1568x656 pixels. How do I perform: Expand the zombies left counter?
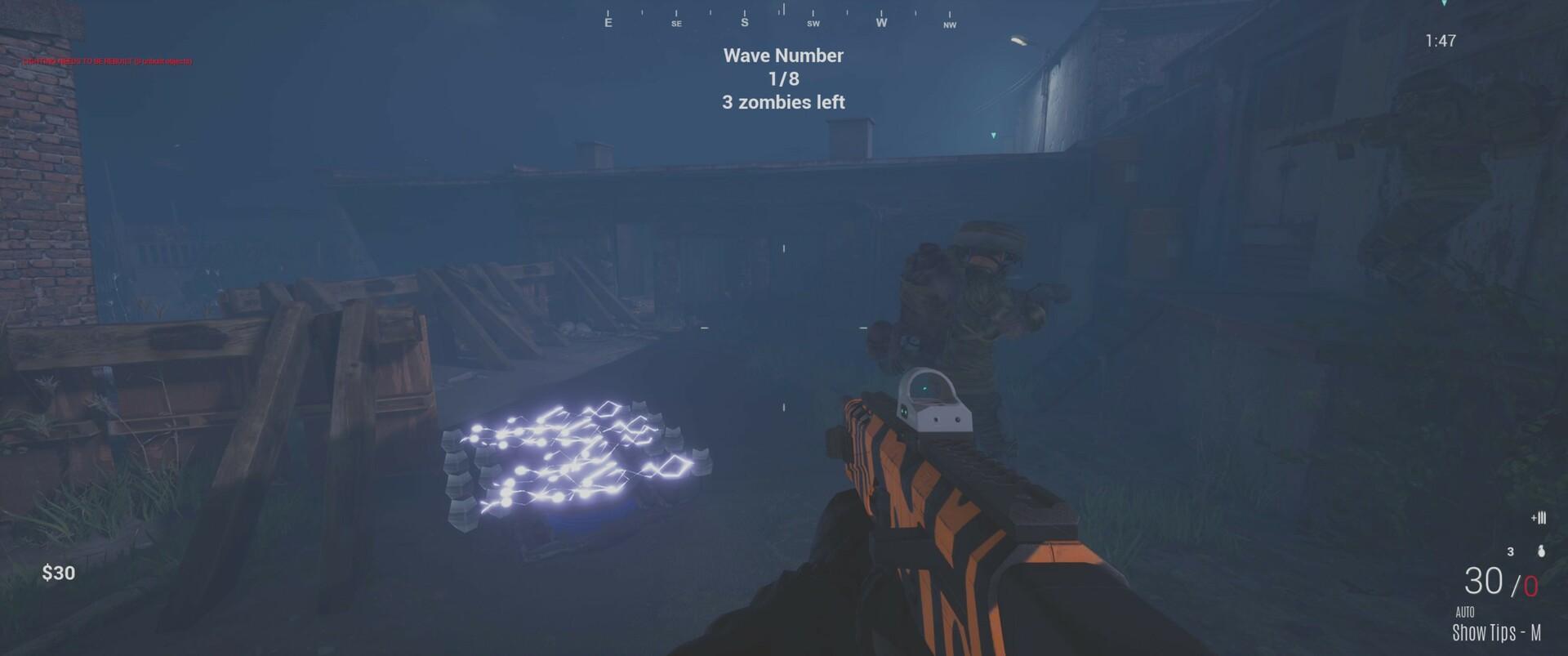782,103
